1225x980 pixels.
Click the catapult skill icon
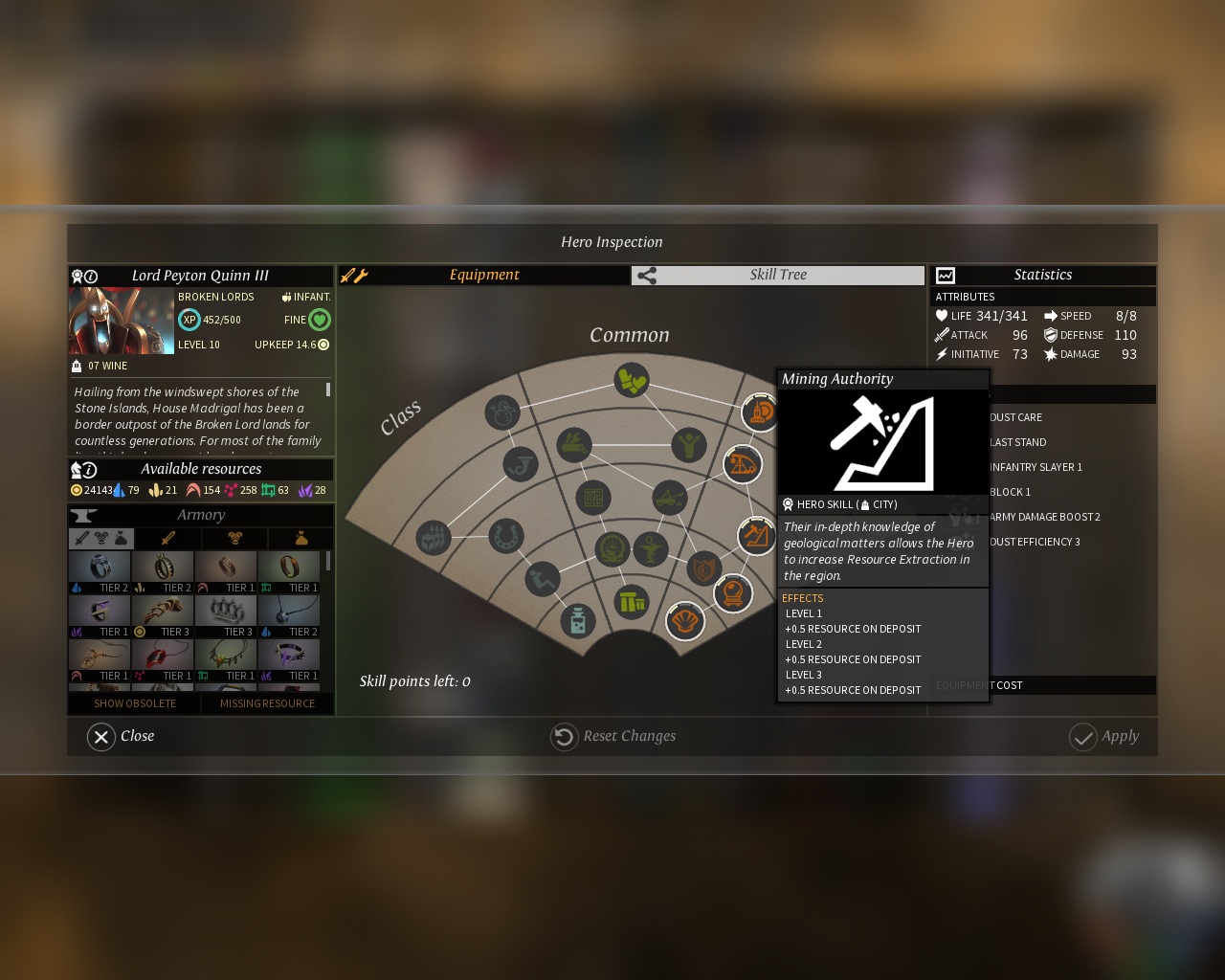670,497
